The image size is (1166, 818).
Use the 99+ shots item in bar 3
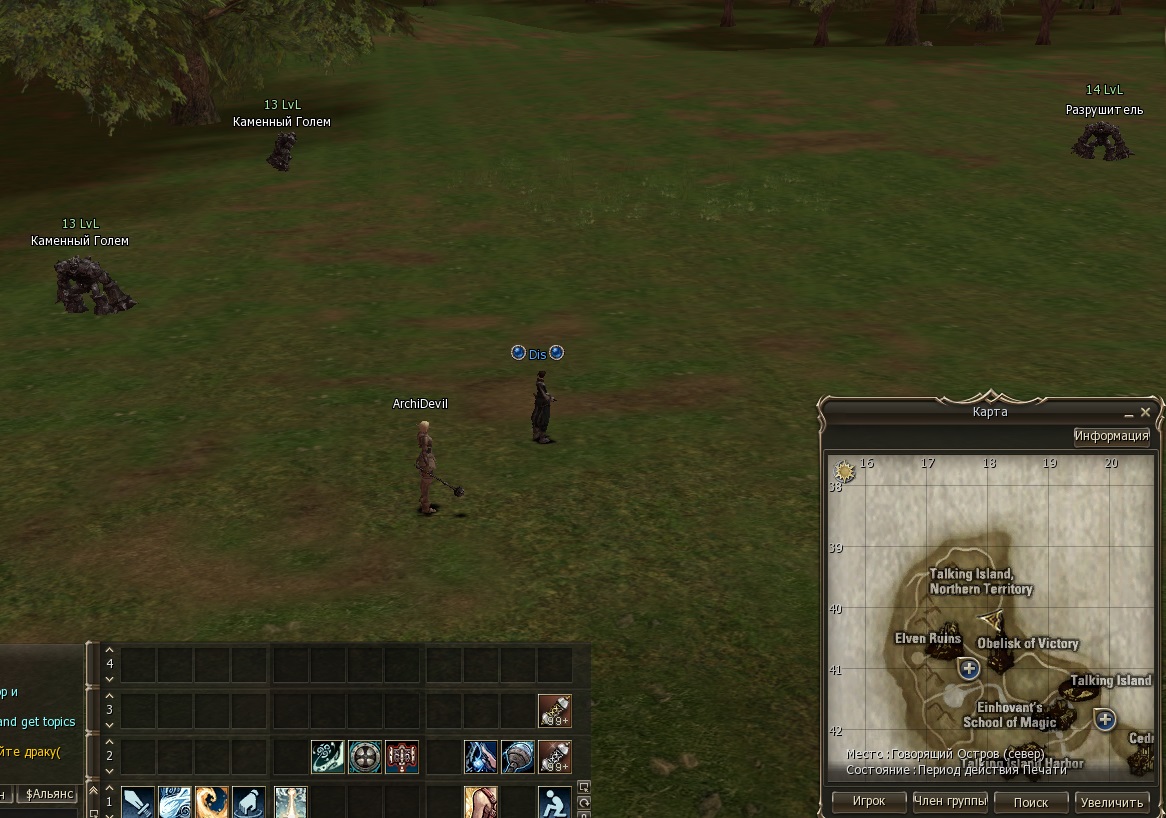554,710
